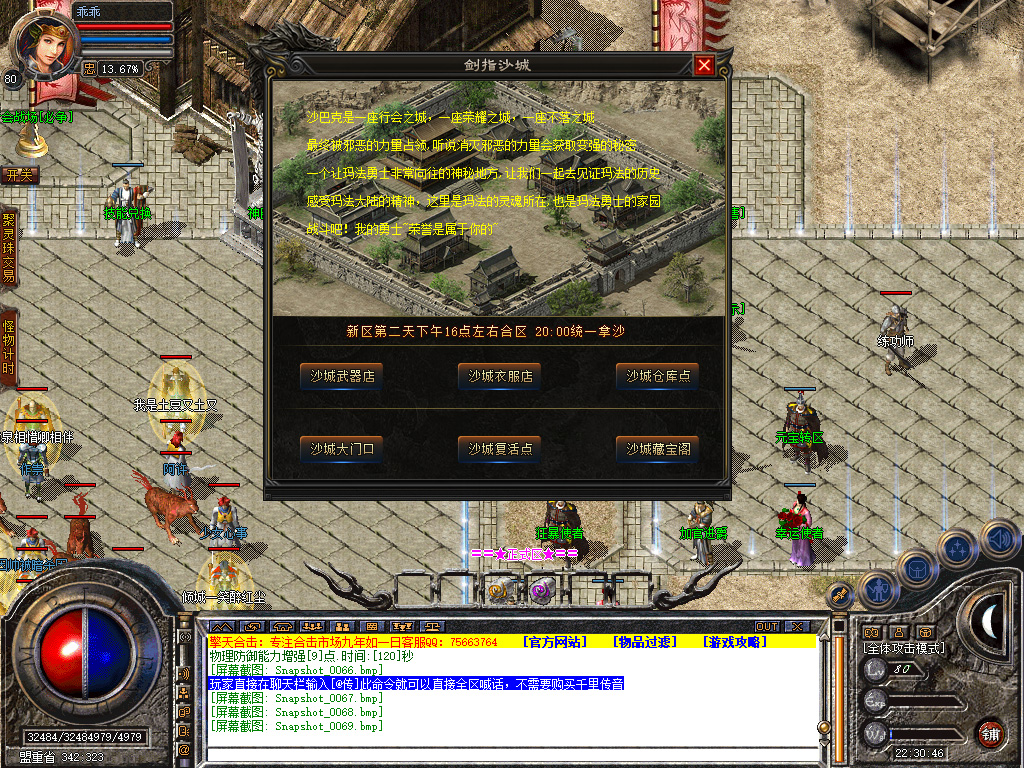Switch the 全体攻击模式 attack mode
1024x768 pixels.
pyautogui.click(x=902, y=648)
